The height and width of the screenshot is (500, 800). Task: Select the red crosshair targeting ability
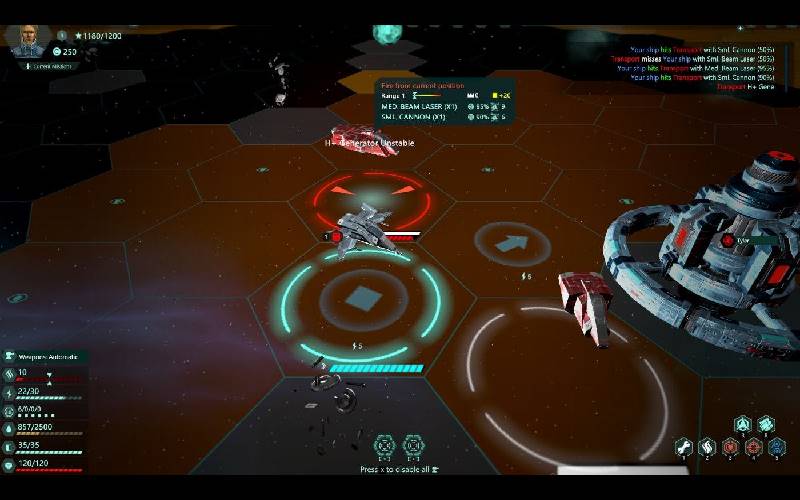pyautogui.click(x=753, y=447)
